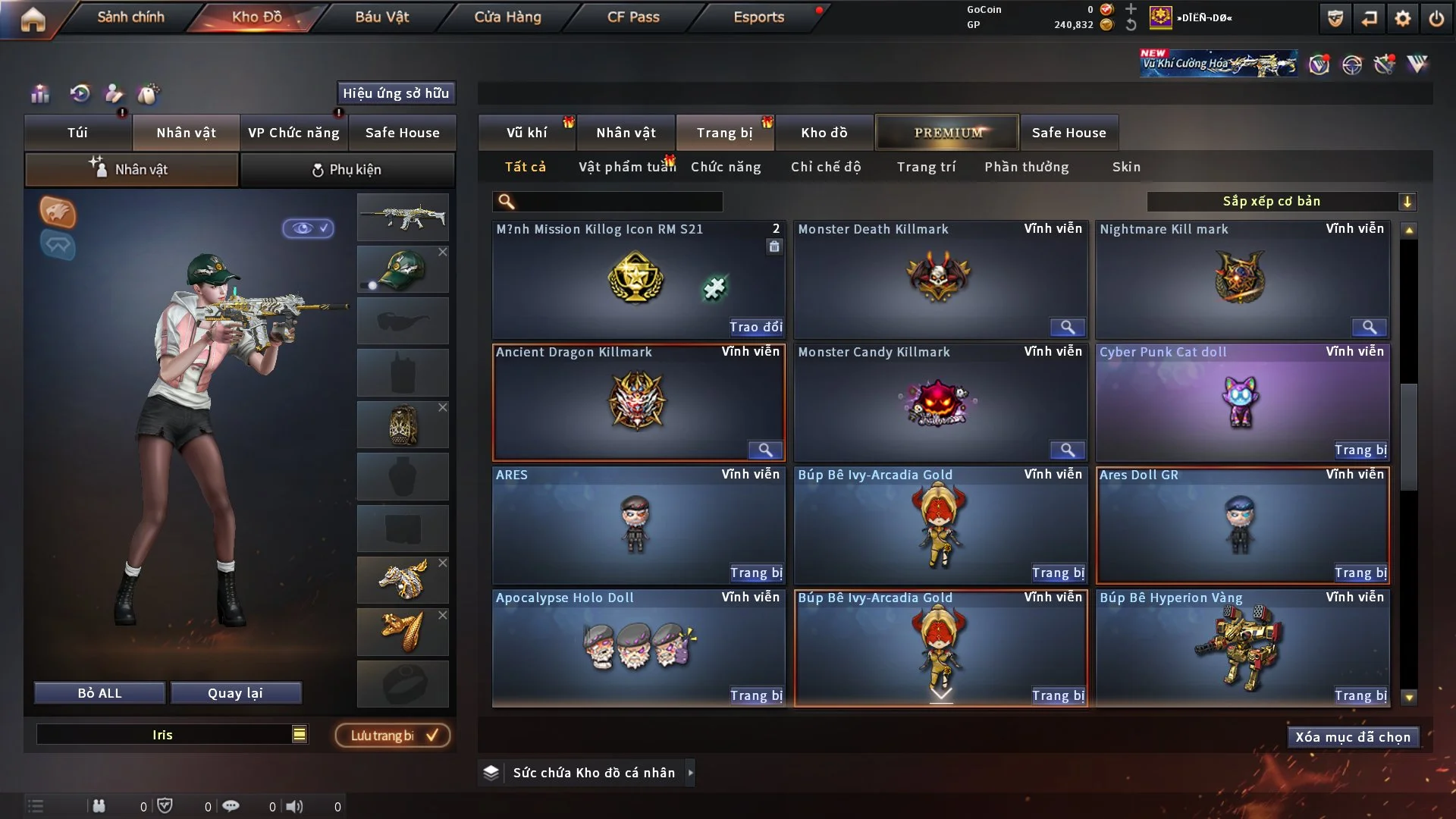Viewport: 1456px width, 819px height.
Task: Save loadout with Lưu trang bị
Action: pos(393,736)
